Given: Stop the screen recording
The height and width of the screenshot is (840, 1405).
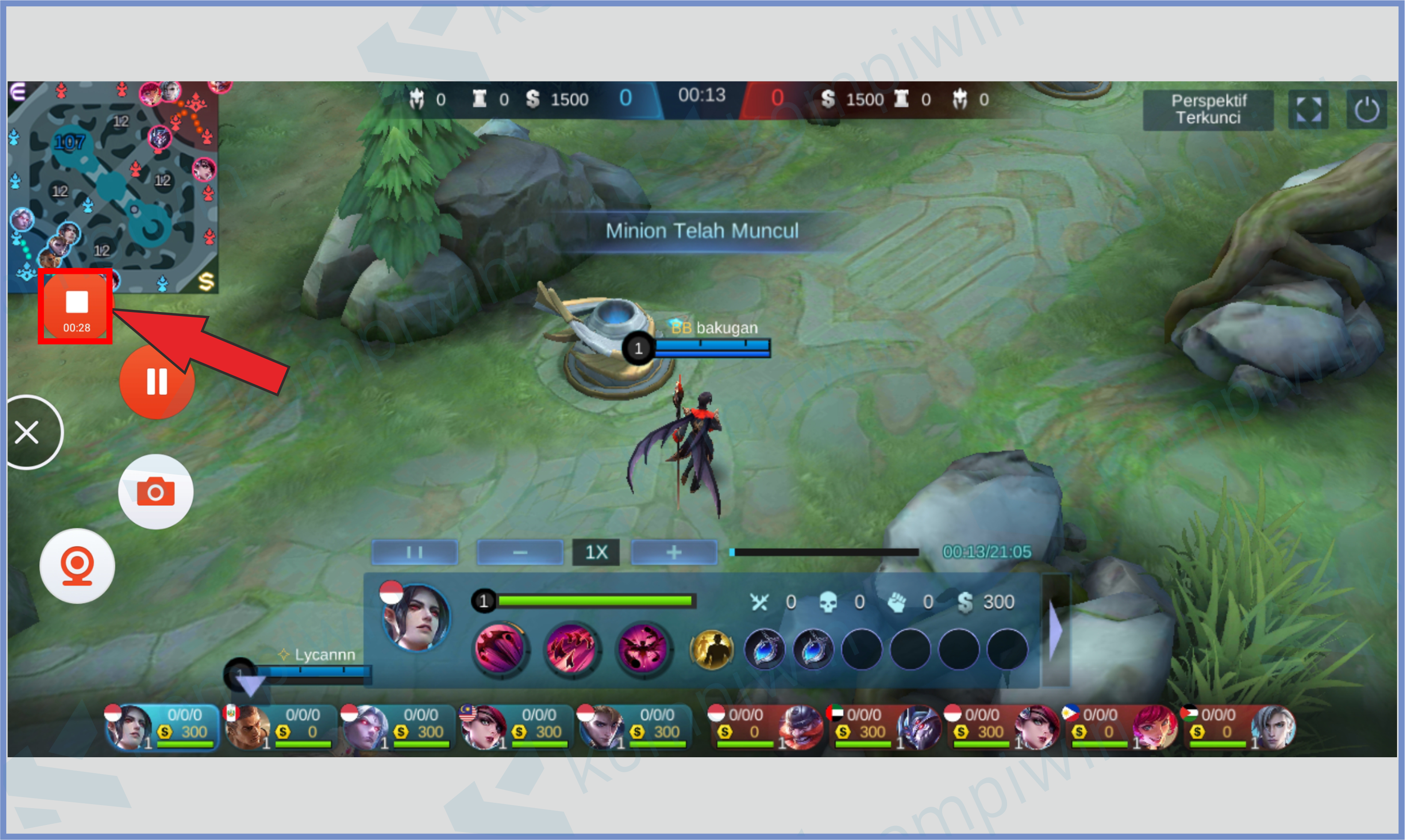Looking at the screenshot, I should [x=76, y=306].
